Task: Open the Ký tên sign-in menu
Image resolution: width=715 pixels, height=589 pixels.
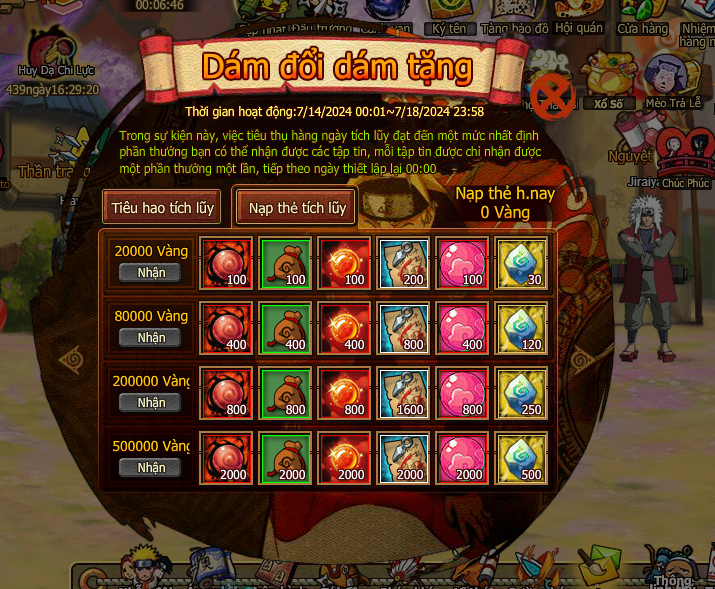Action: click(x=448, y=20)
